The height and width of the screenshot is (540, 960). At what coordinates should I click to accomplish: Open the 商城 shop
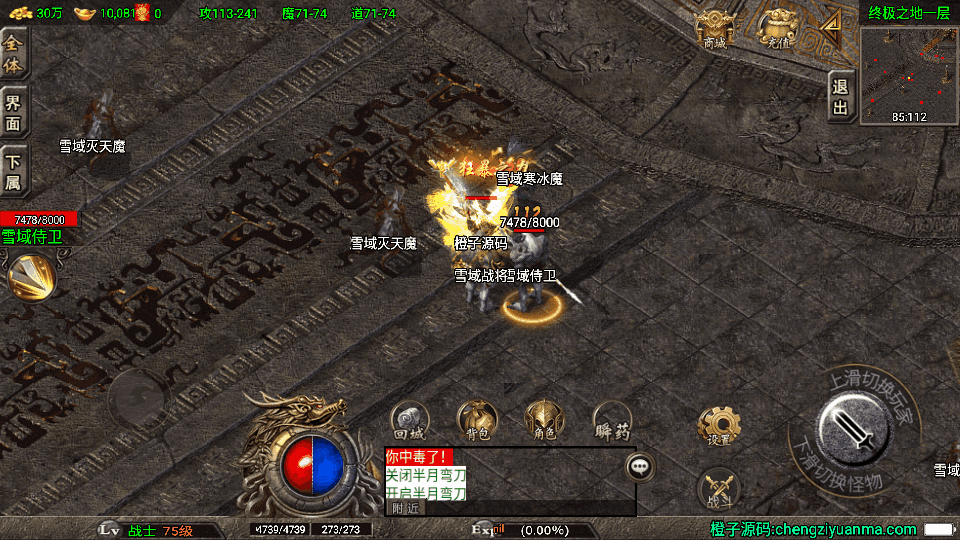(x=715, y=29)
